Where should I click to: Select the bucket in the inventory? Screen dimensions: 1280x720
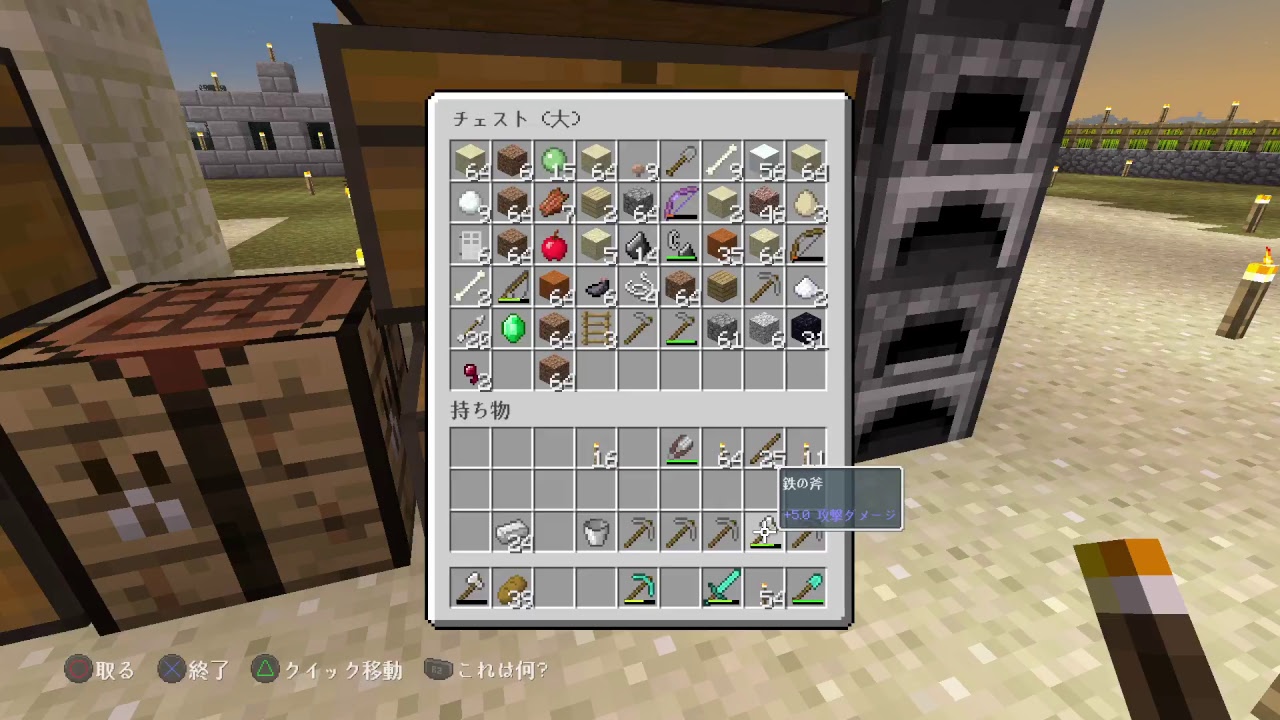596,531
